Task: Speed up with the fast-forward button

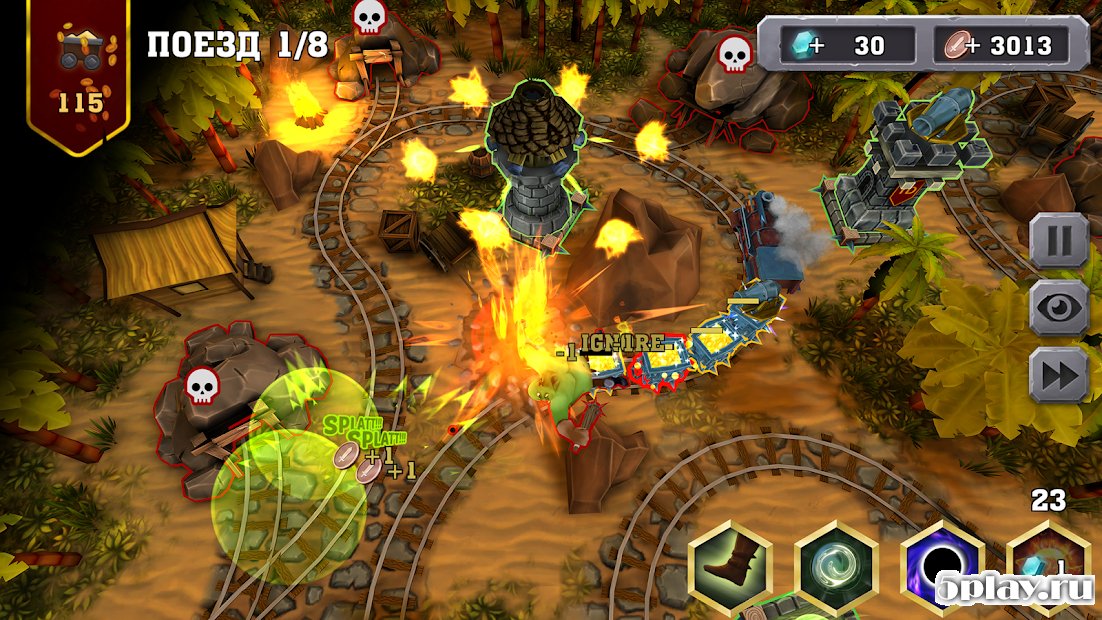Action: [x=1058, y=375]
